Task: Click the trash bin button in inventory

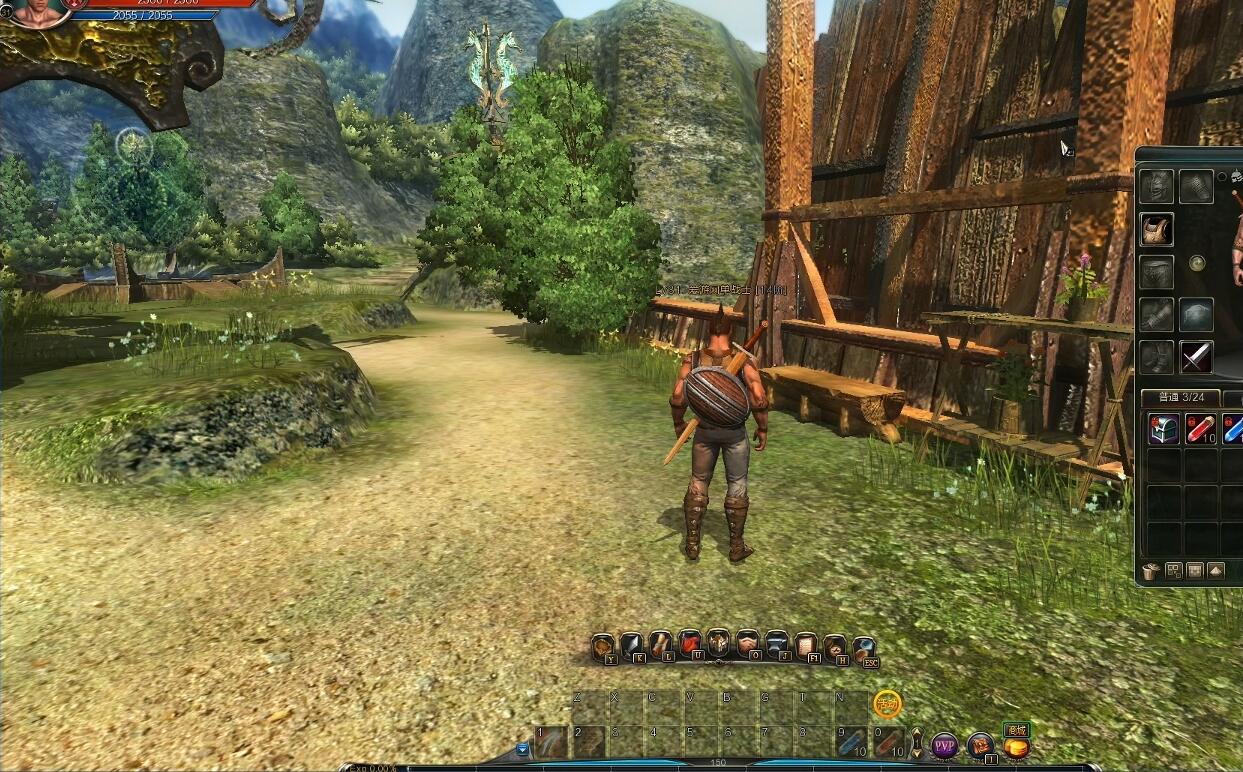Action: pyautogui.click(x=1151, y=571)
